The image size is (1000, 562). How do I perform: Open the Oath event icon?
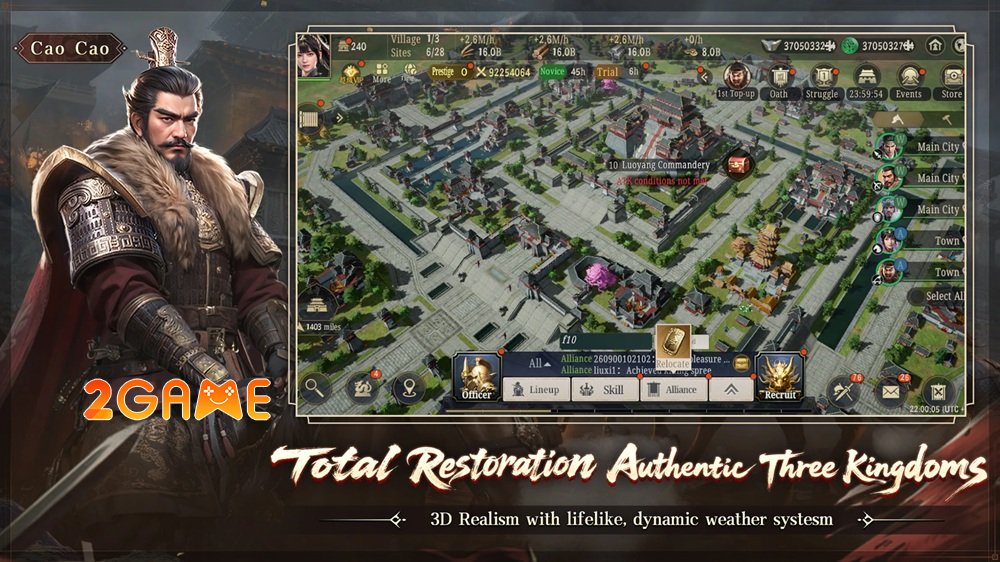tap(779, 76)
